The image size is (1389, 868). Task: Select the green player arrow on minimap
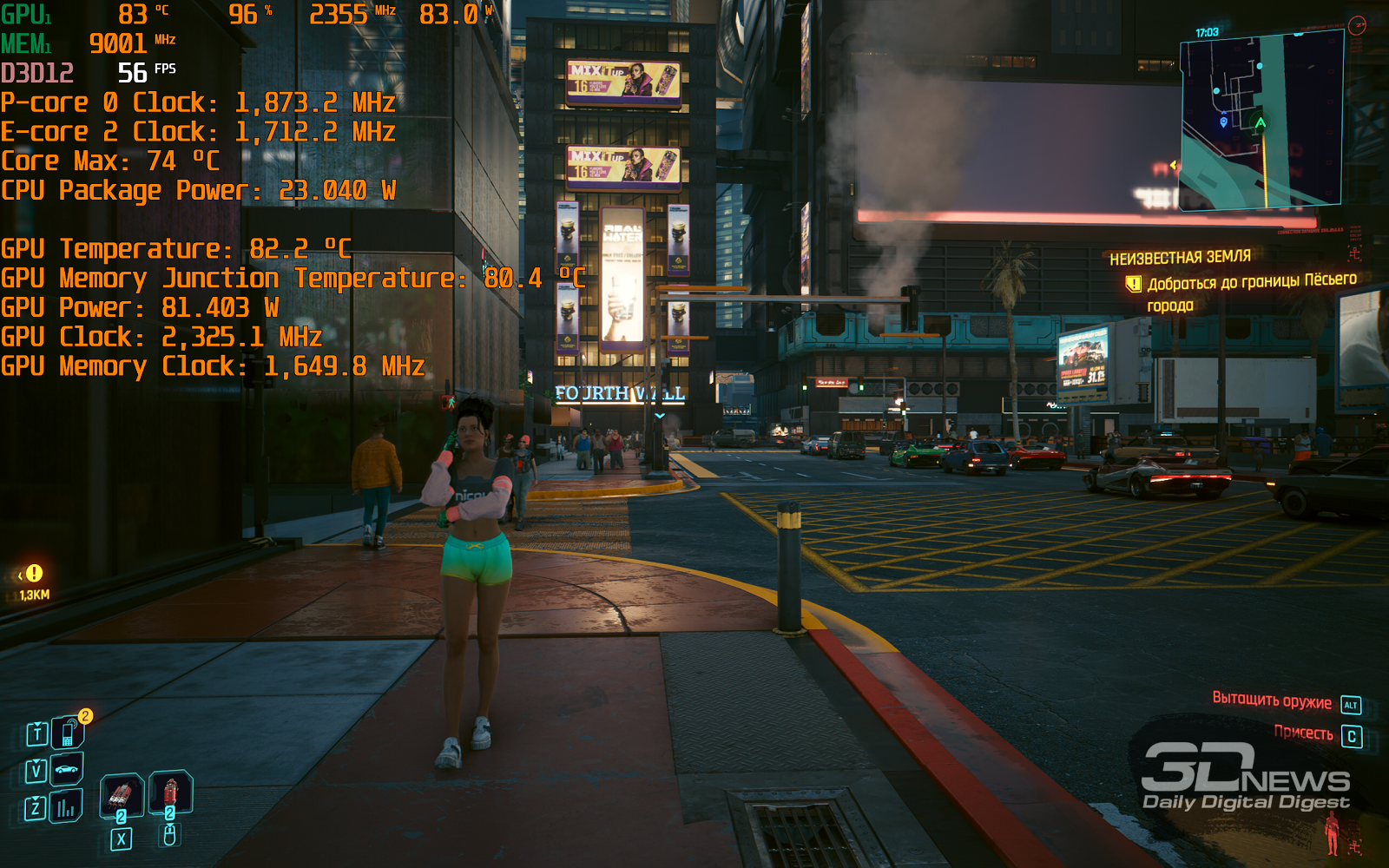pyautogui.click(x=1260, y=122)
